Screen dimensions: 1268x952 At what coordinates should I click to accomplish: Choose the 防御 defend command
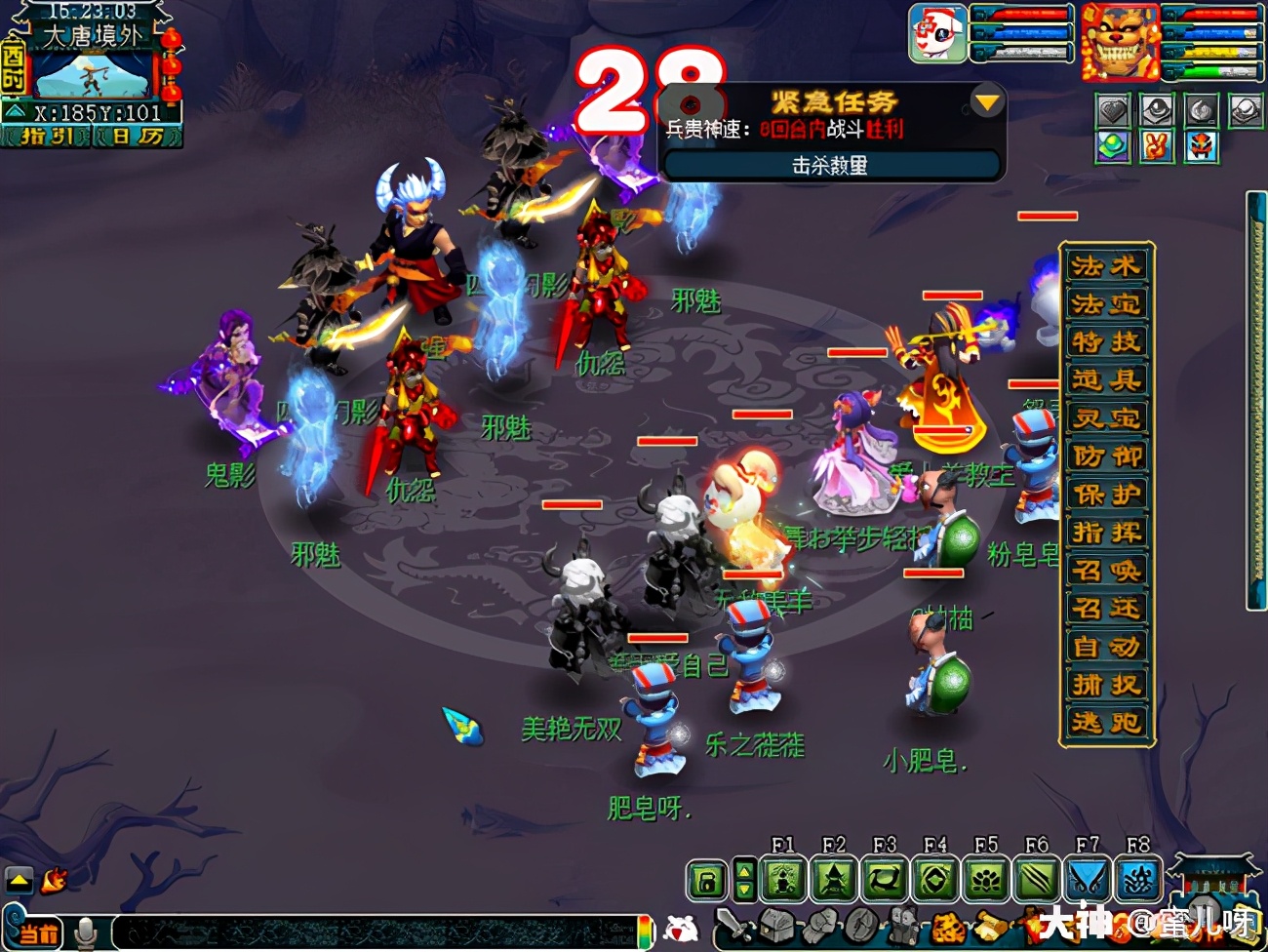click(x=1106, y=456)
